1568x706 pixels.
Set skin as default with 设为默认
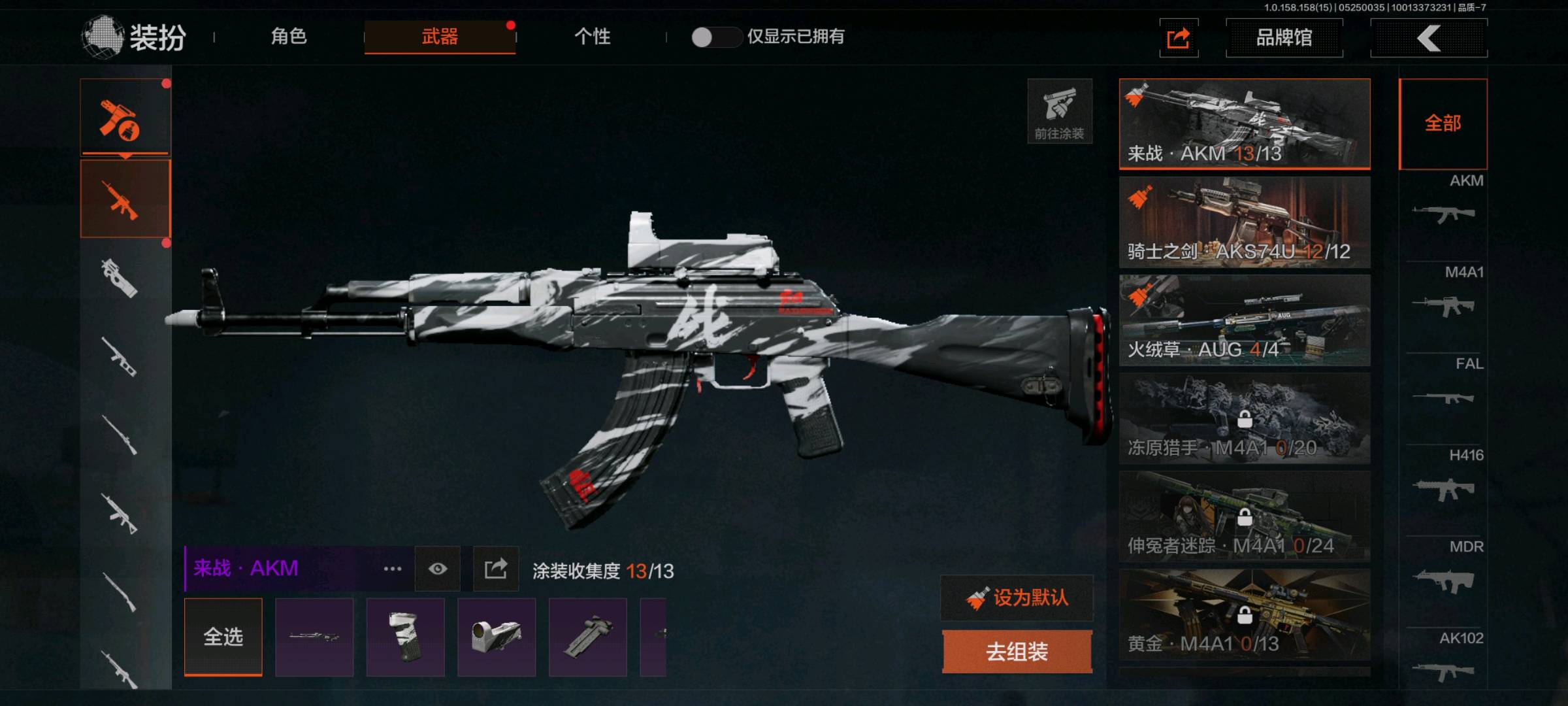click(x=1017, y=597)
